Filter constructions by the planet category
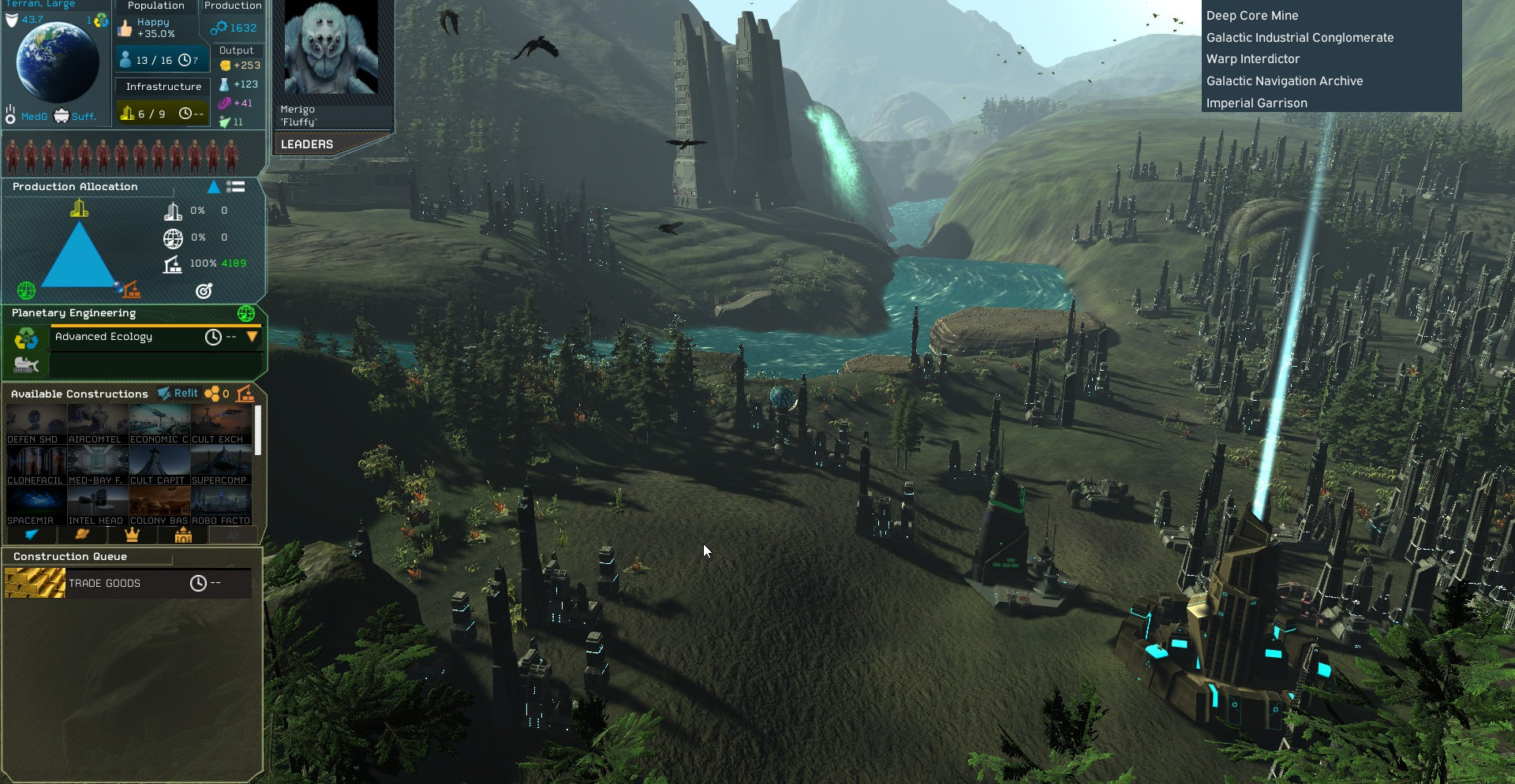 point(81,535)
